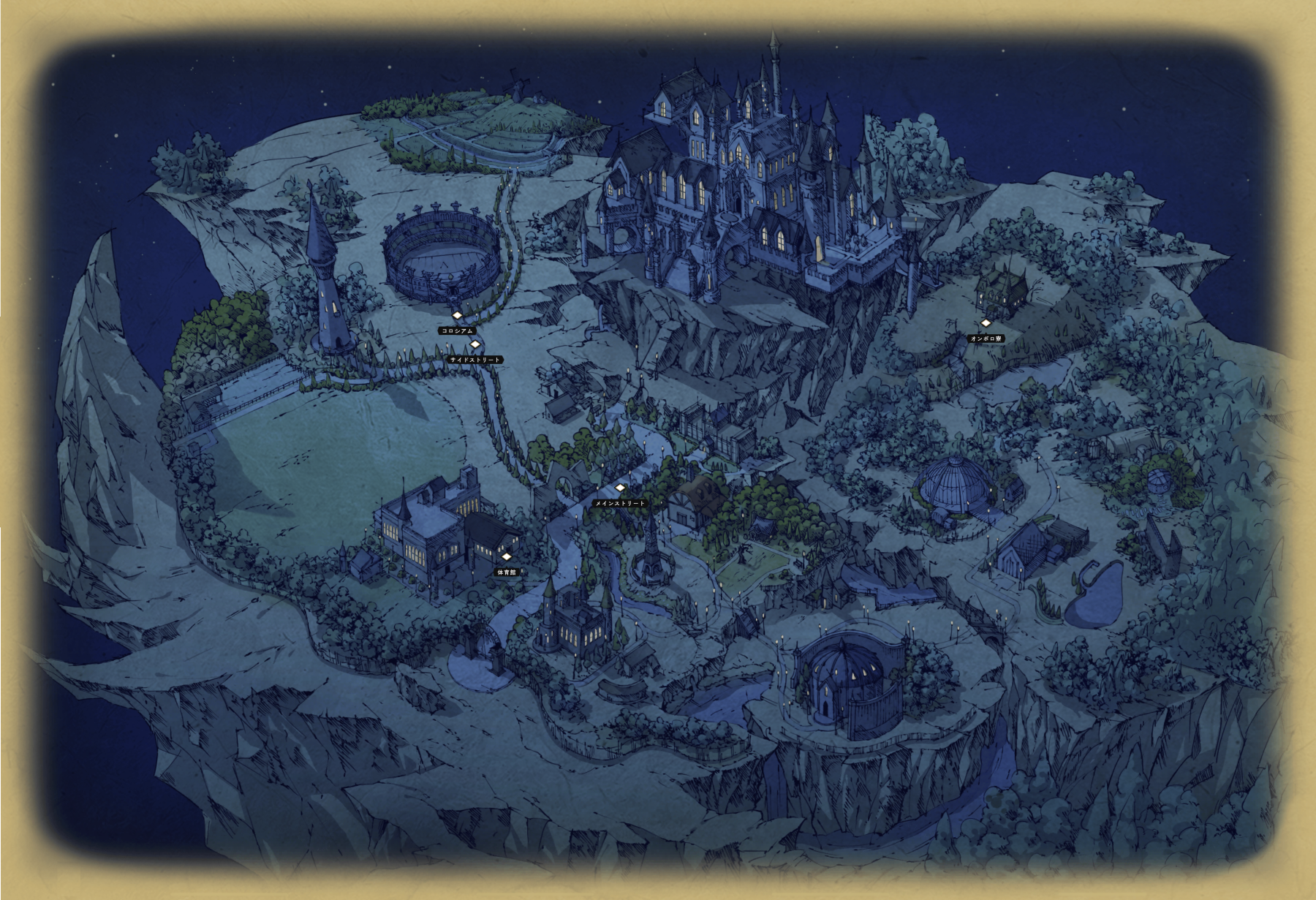Click the オンボロ寮 map marker
The width and height of the screenshot is (1316, 900).
(x=986, y=323)
